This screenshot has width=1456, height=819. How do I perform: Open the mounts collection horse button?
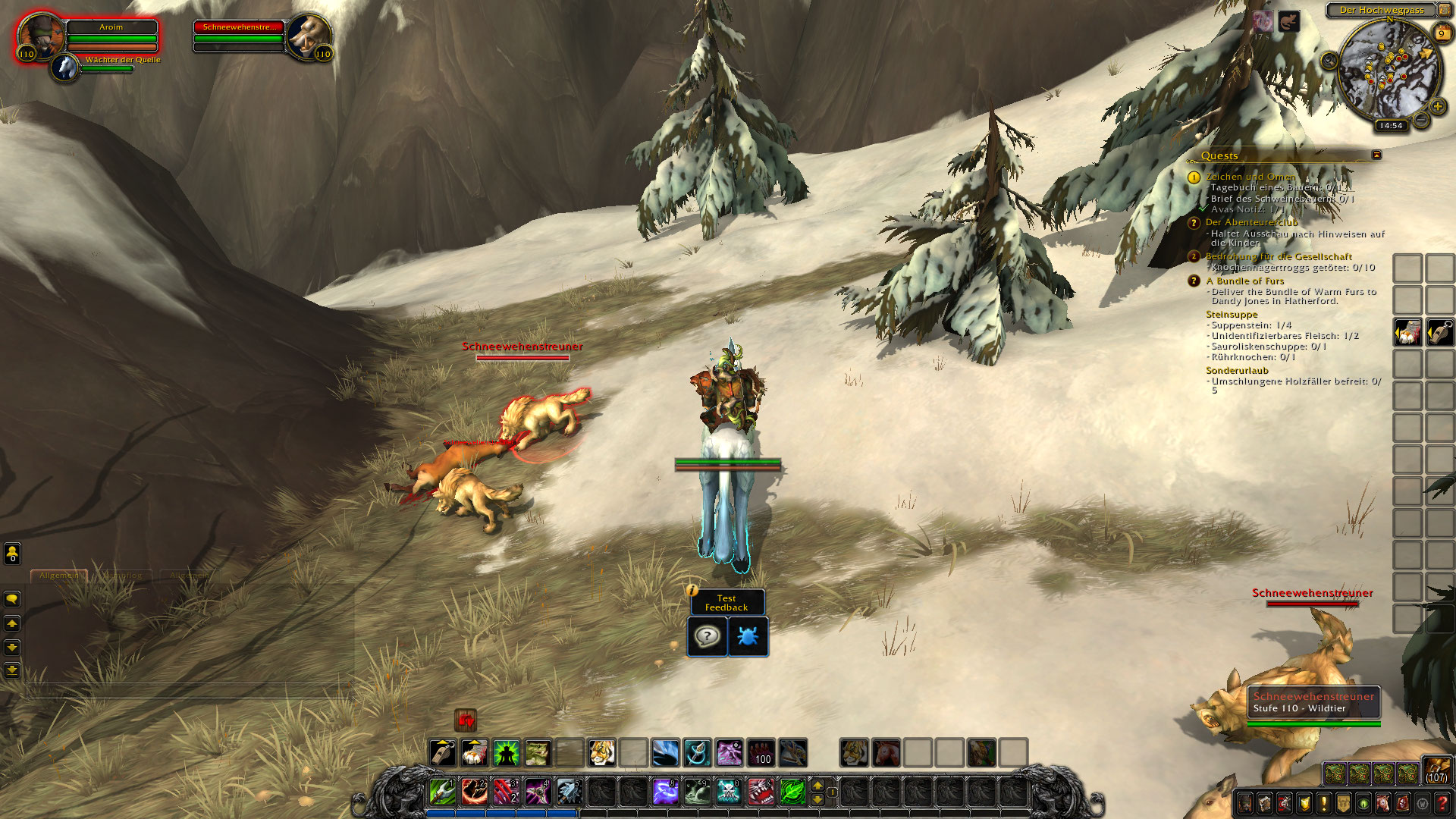pyautogui.click(x=1383, y=802)
